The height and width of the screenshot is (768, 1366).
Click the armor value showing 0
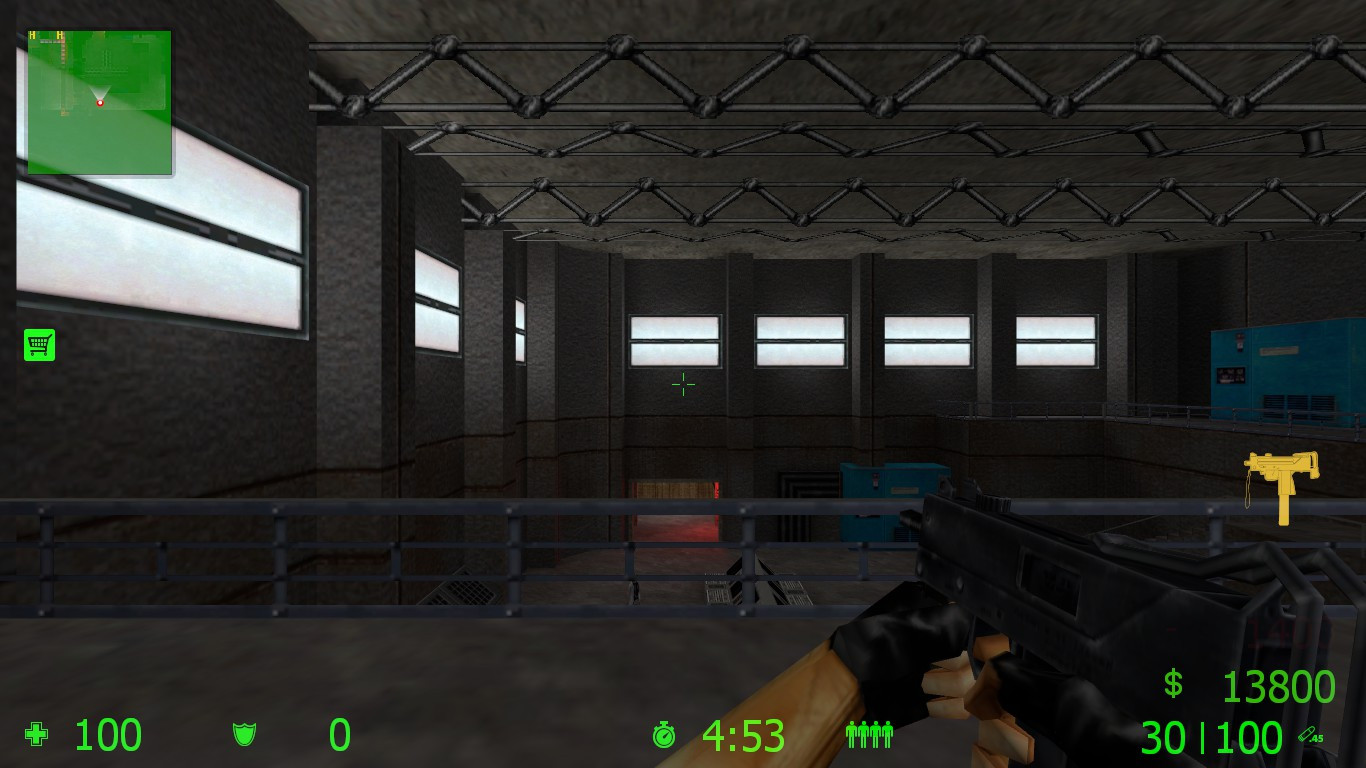(338, 736)
